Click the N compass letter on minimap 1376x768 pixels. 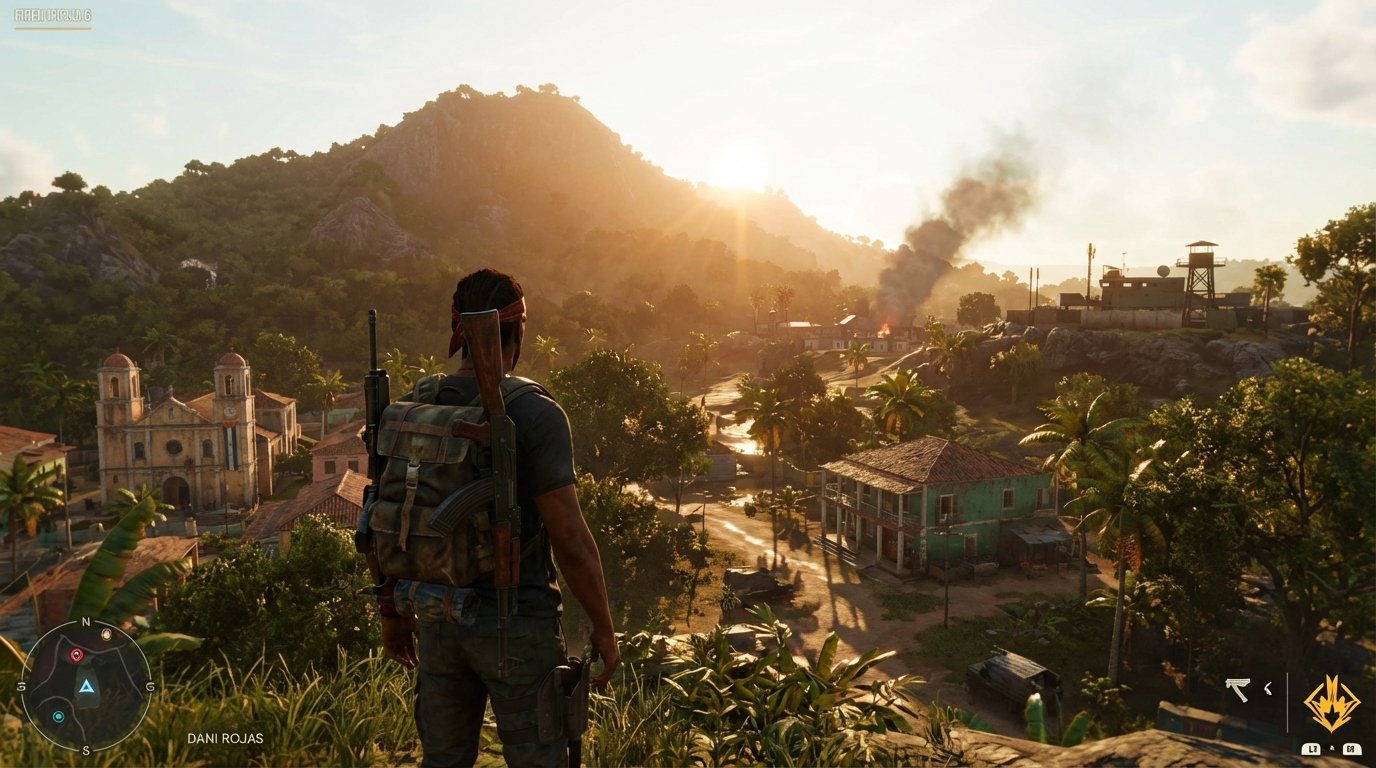click(x=85, y=621)
